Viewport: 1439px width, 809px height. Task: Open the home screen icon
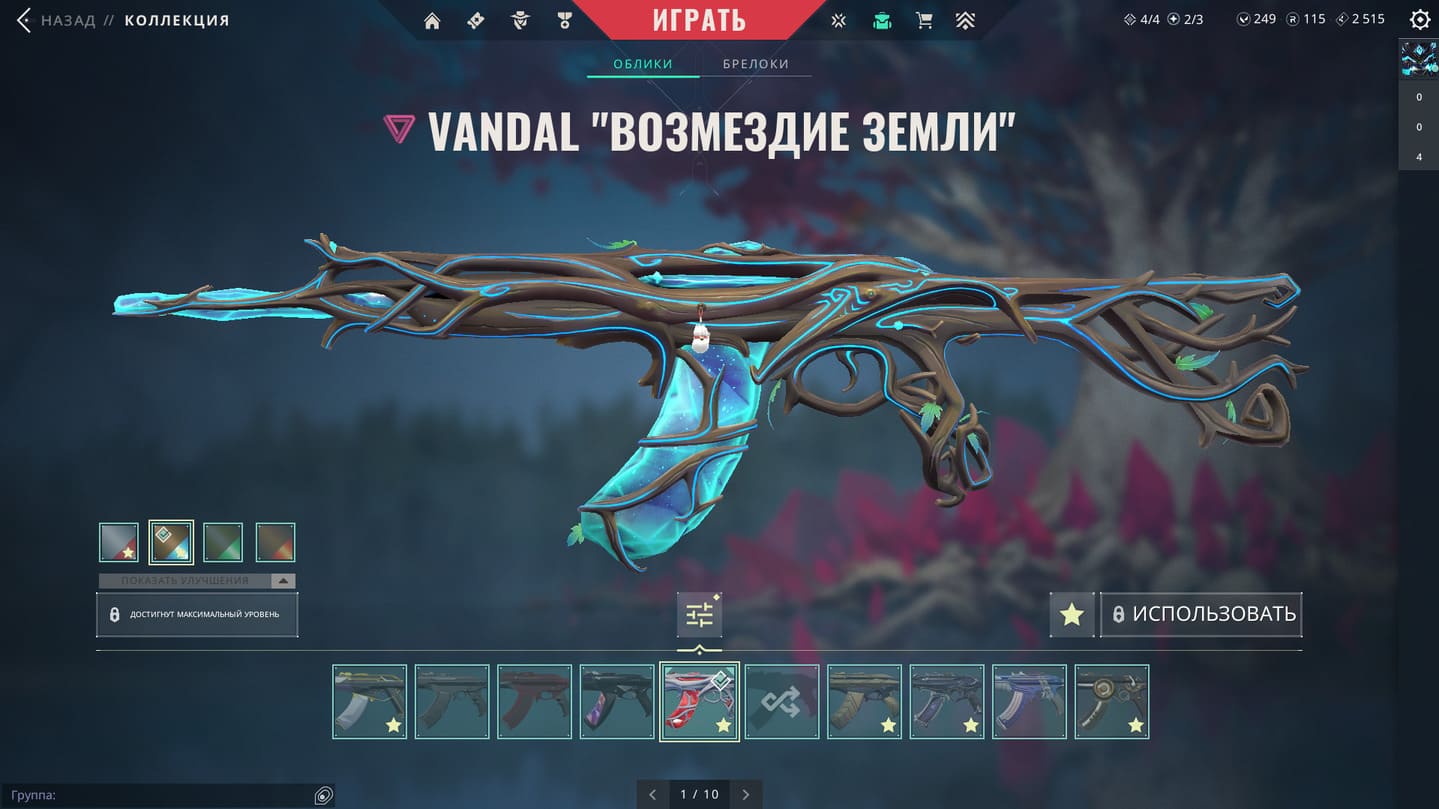[x=432, y=21]
